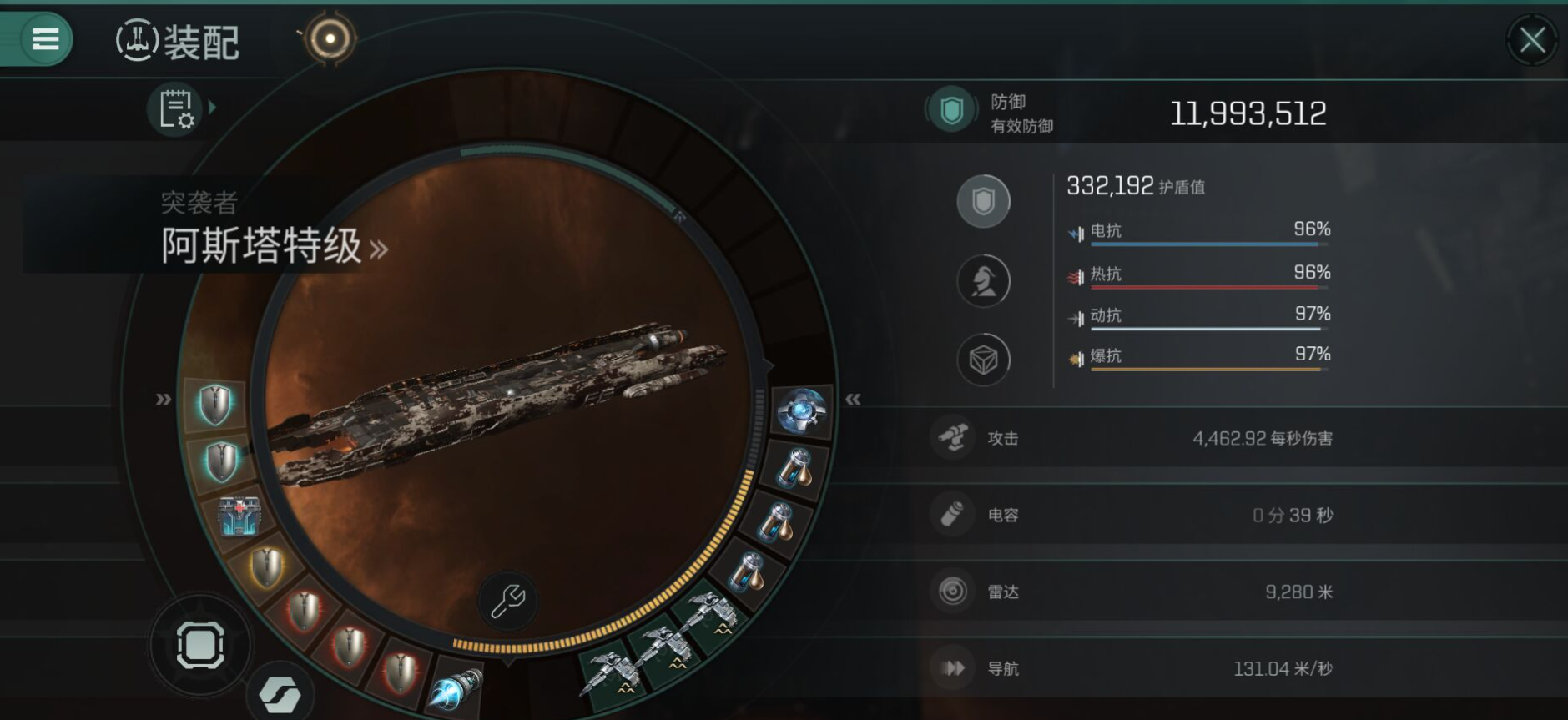This screenshot has height=720, width=1568.
Task: Tap the circular target icon beside 装配
Action: [330, 38]
